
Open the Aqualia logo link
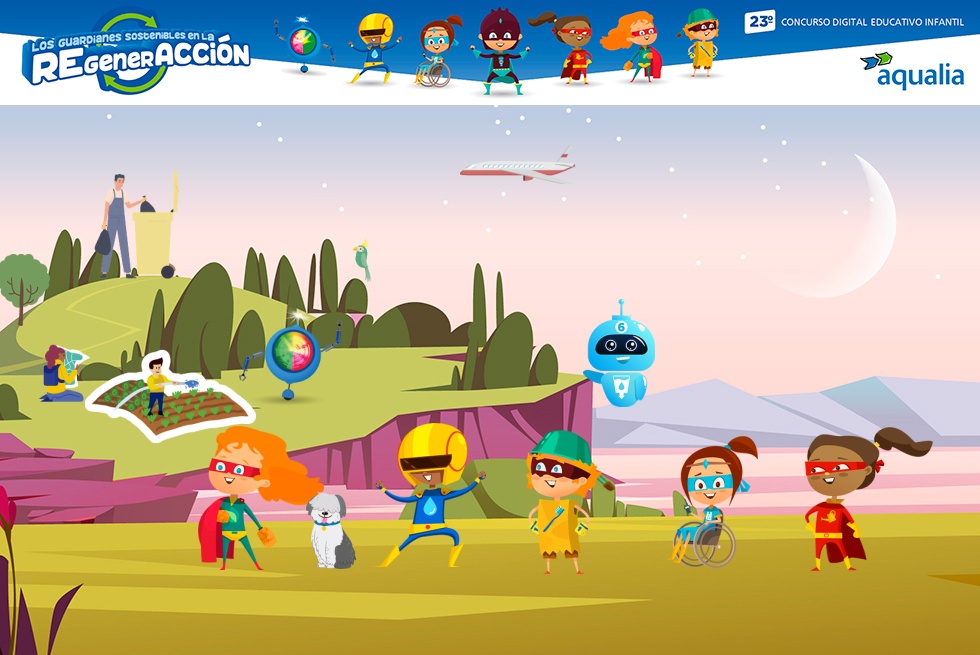pos(911,70)
